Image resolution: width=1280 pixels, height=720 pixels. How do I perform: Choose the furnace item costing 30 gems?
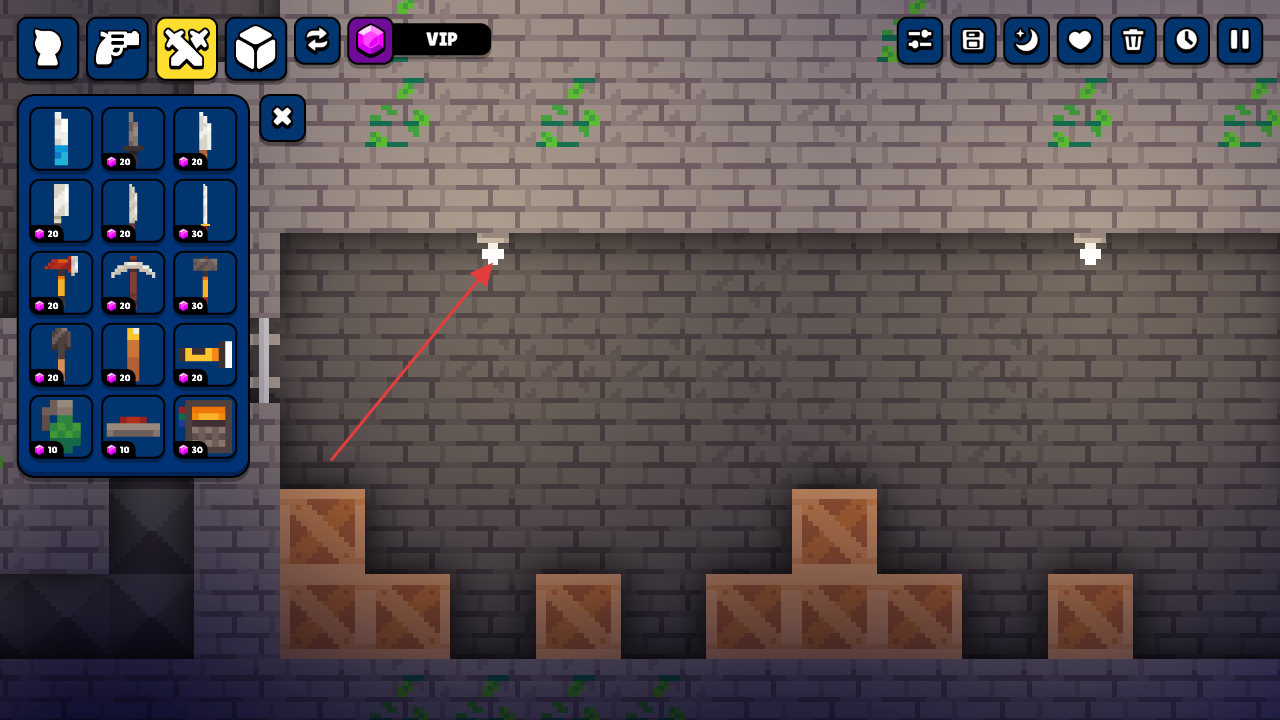[205, 427]
